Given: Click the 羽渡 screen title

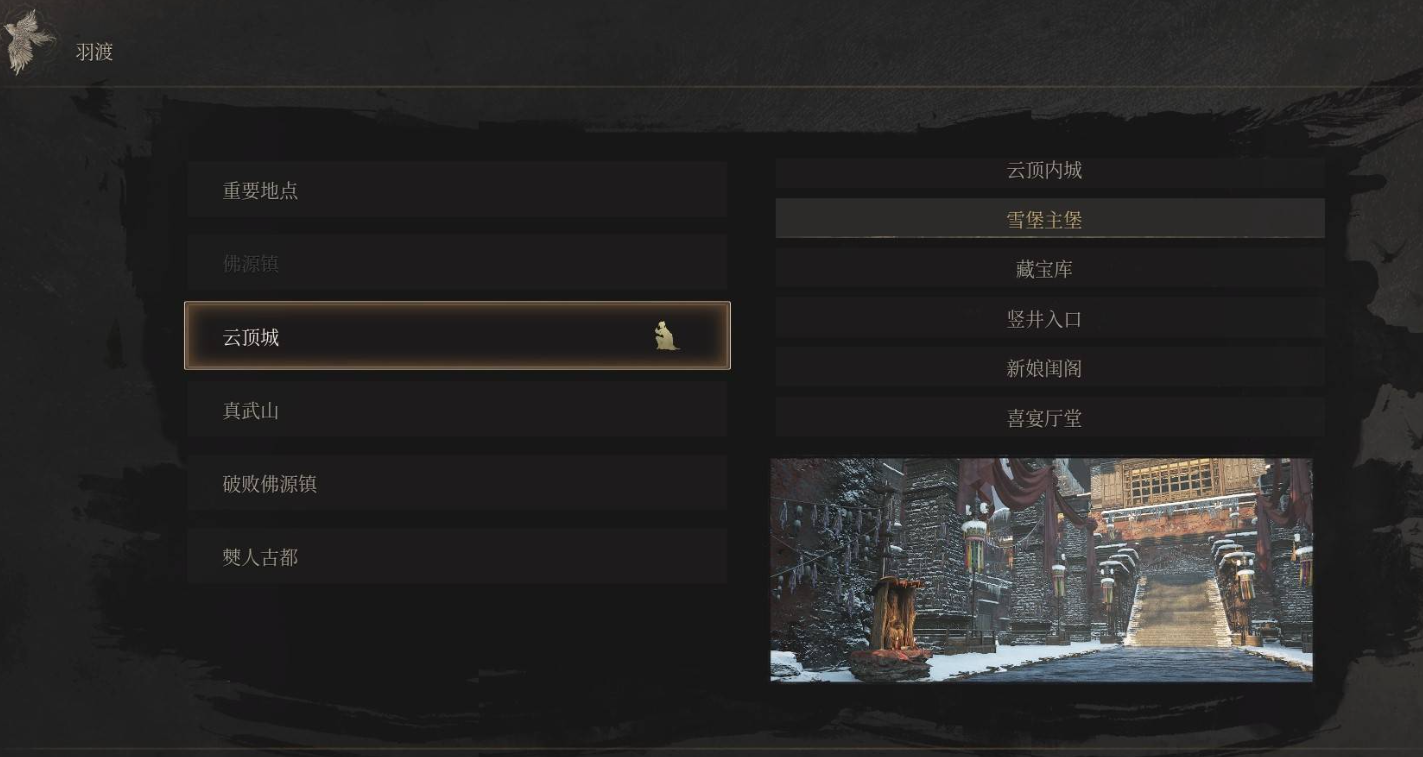Looking at the screenshot, I should pyautogui.click(x=93, y=52).
